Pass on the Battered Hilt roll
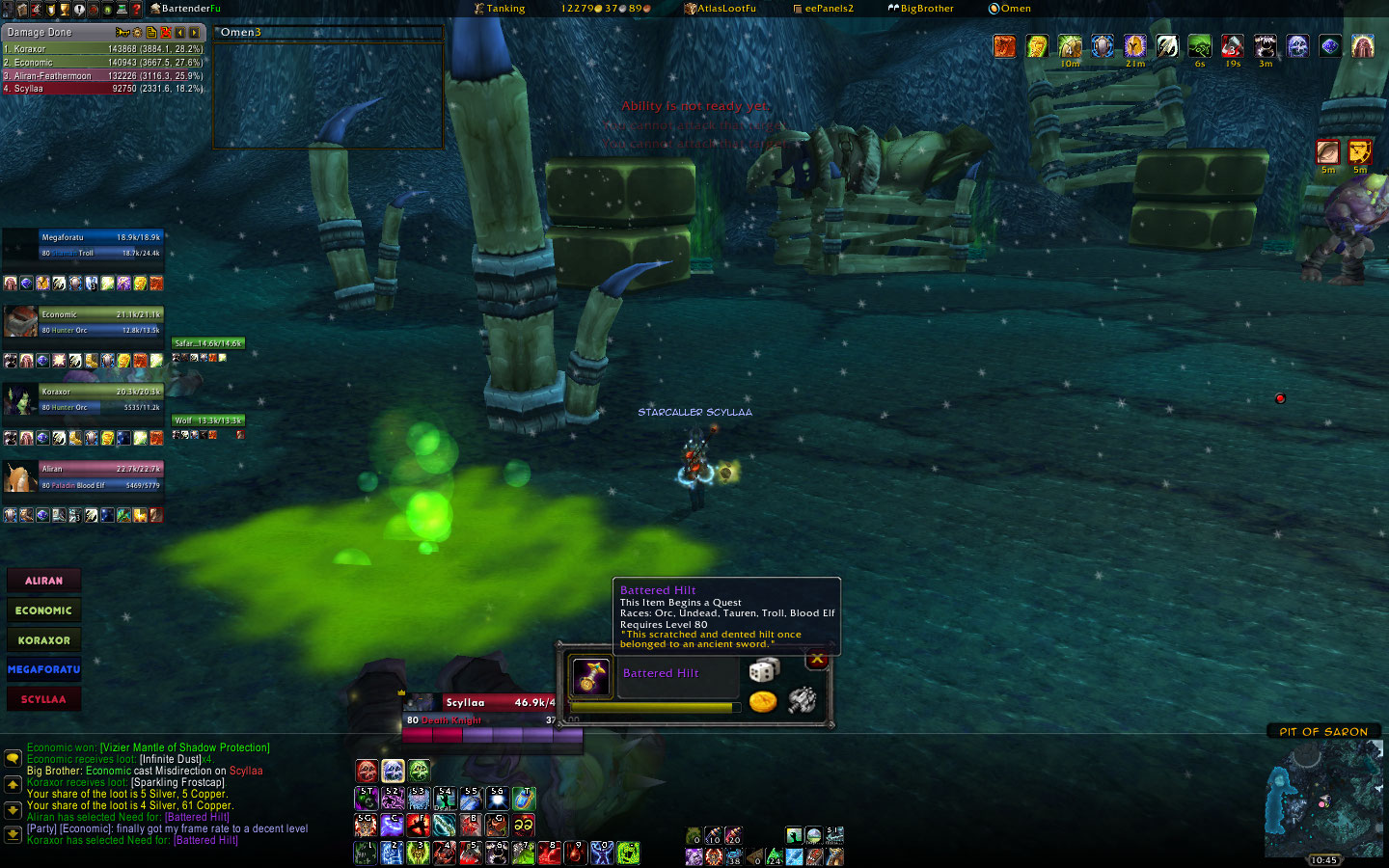The width and height of the screenshot is (1389, 868). (x=817, y=660)
